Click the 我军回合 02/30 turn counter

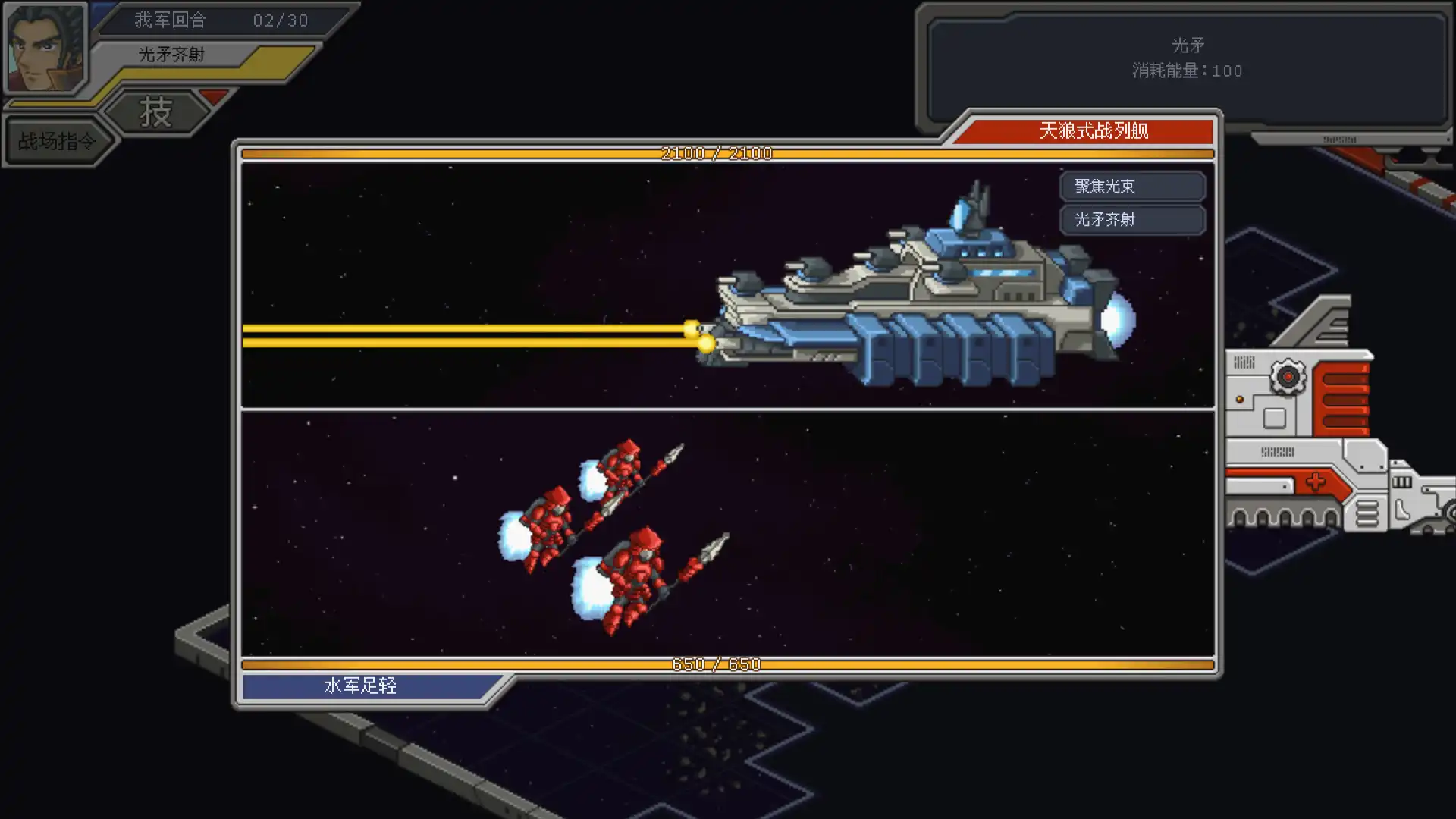[x=212, y=20]
